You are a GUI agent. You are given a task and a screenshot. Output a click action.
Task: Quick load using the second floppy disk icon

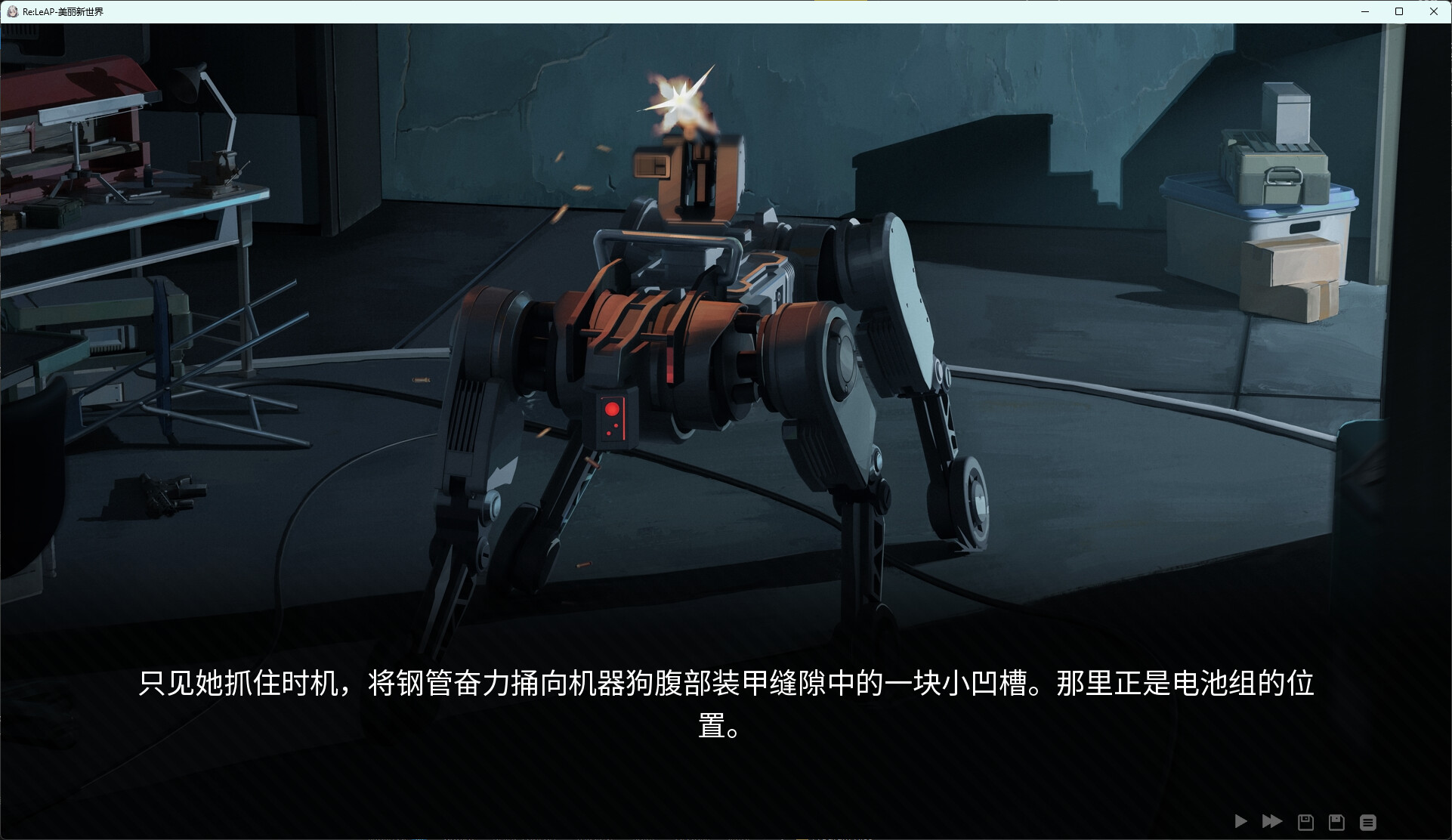pos(1336,822)
